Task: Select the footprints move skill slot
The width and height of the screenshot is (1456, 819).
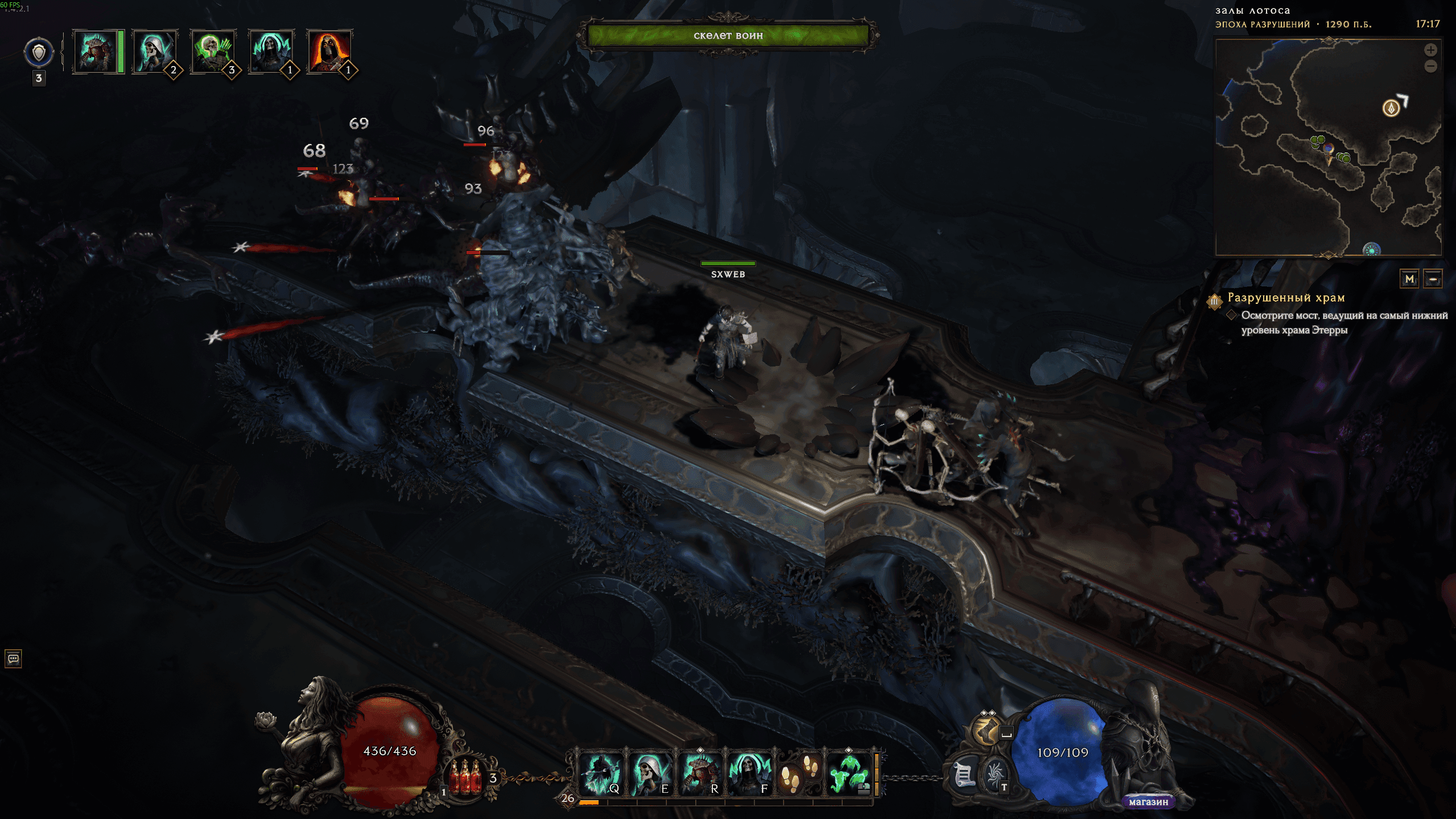Action: (798, 774)
